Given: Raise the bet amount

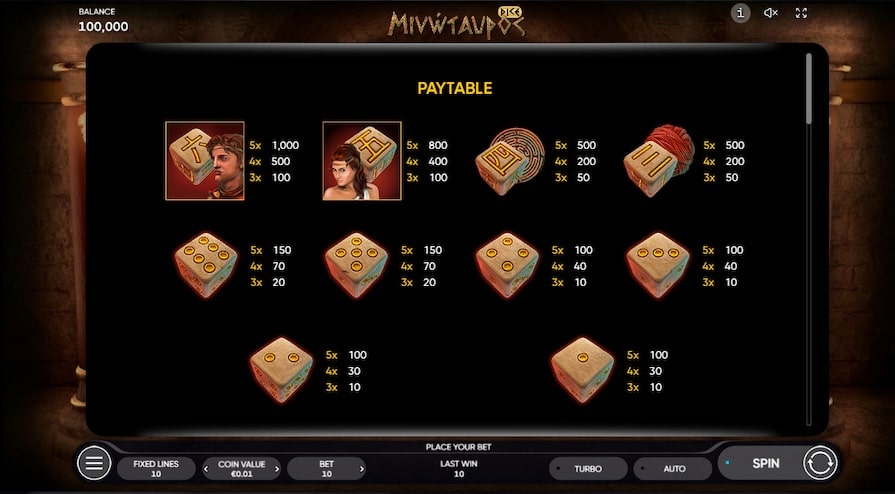Looking at the screenshot, I should pos(361,468).
